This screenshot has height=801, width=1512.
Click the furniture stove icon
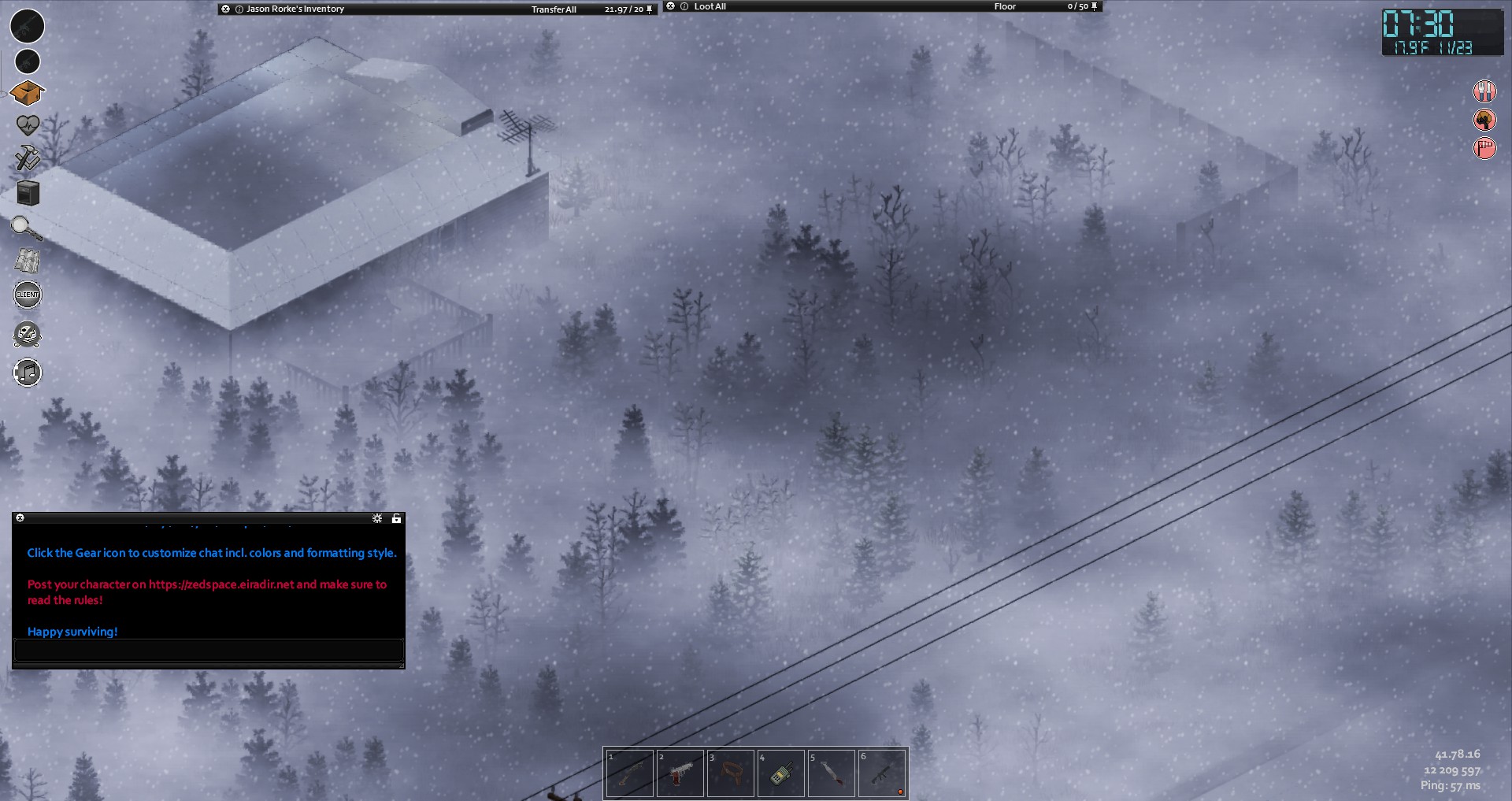(28, 193)
